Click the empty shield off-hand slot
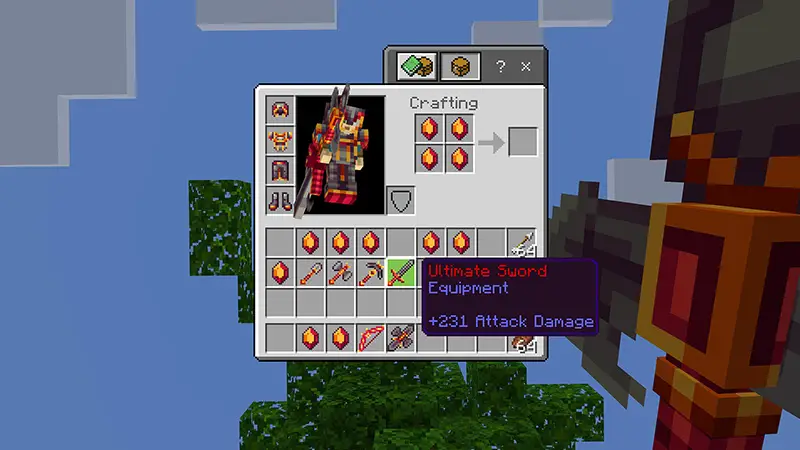 pos(400,200)
